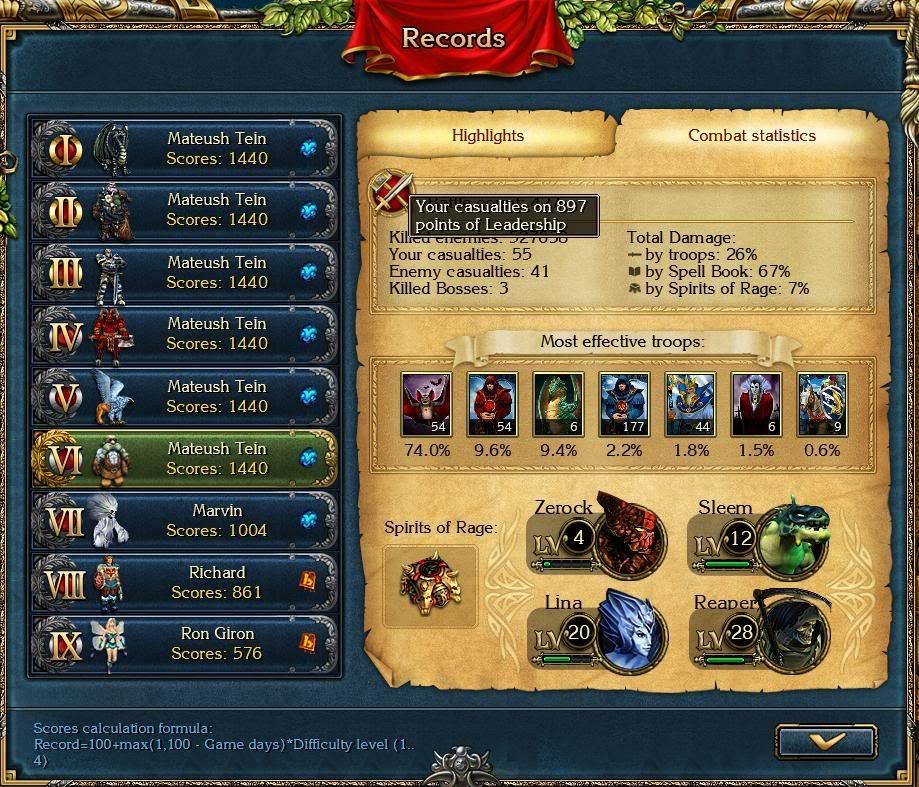This screenshot has height=787, width=919.
Task: Click the troop portrait showing 177 units
Action: pos(624,404)
